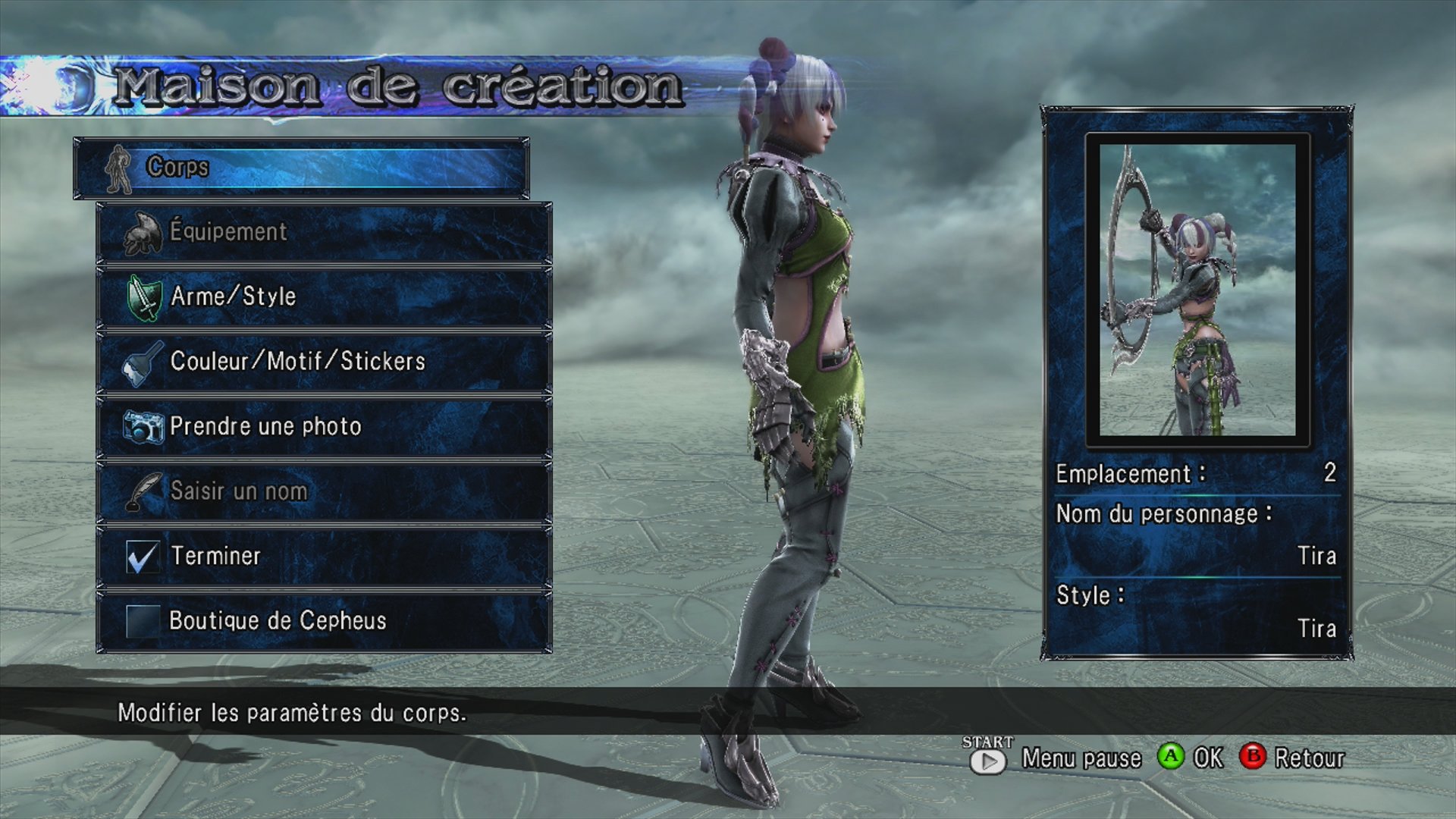Screen dimensions: 1456x819
Task: Select Prendre une photo
Action: 324,426
